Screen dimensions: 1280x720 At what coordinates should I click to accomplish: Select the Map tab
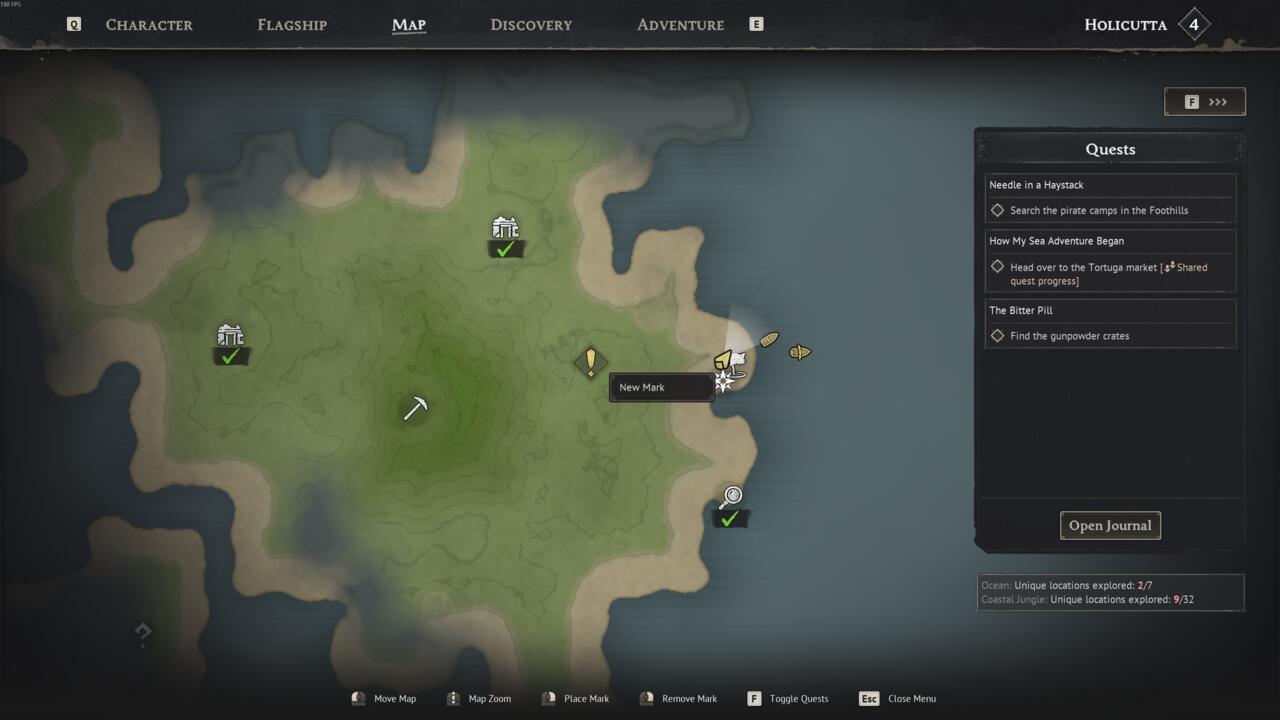pyautogui.click(x=409, y=25)
